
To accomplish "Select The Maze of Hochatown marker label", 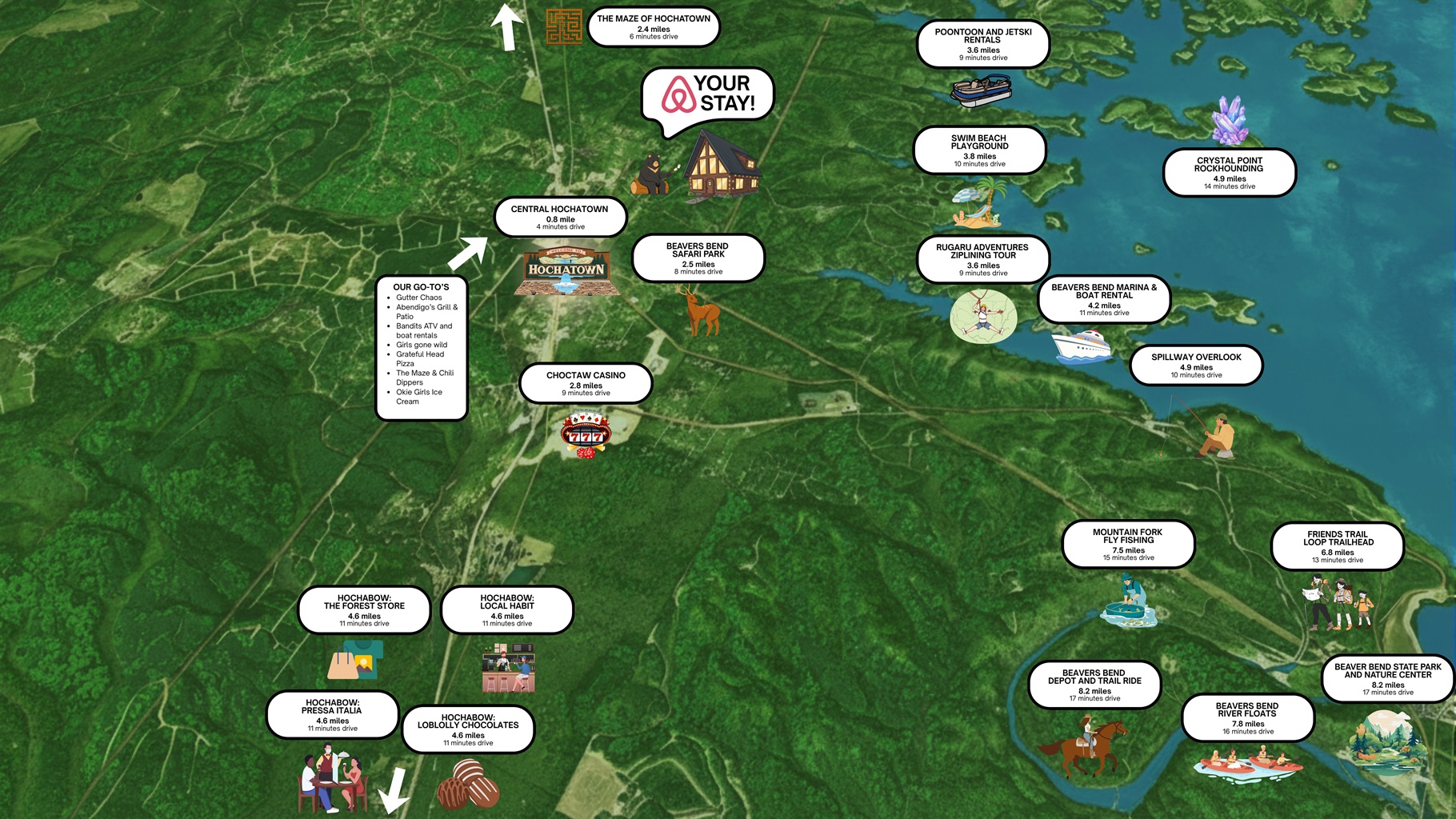I will 654,26.
